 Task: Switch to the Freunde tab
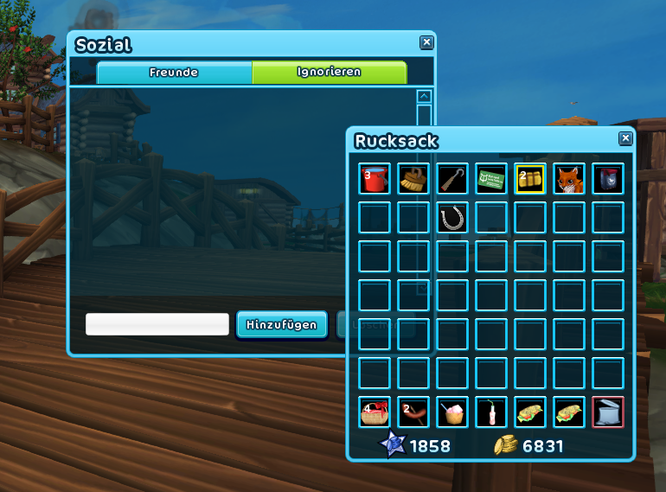174,72
